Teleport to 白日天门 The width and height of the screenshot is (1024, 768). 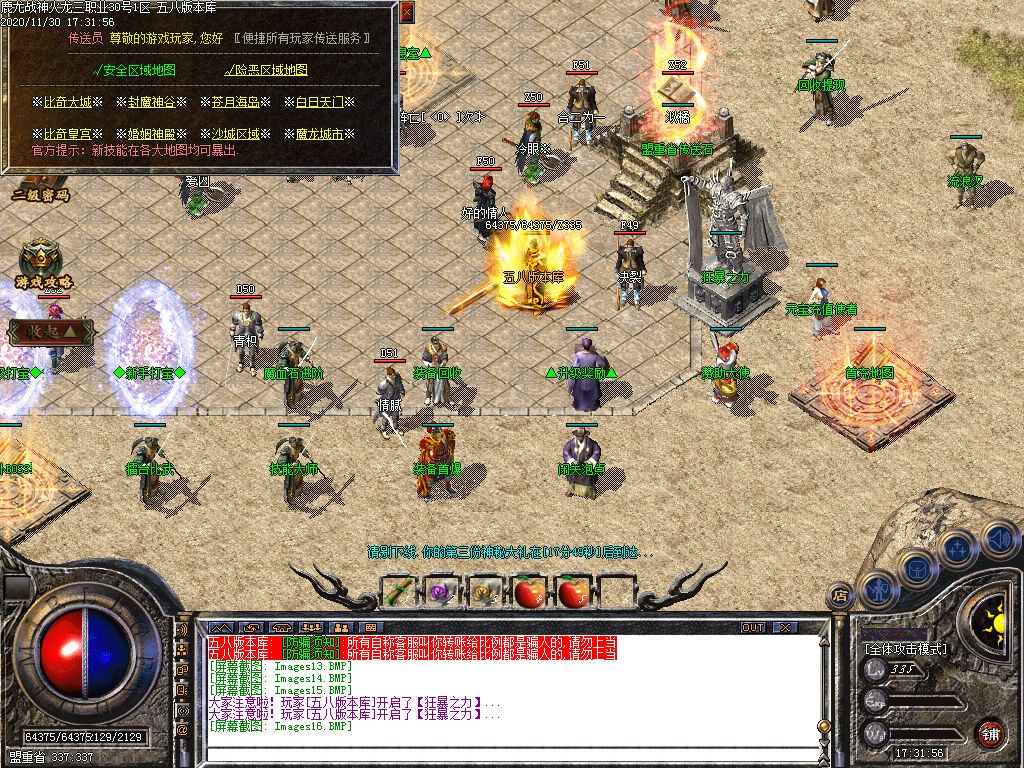(320, 102)
